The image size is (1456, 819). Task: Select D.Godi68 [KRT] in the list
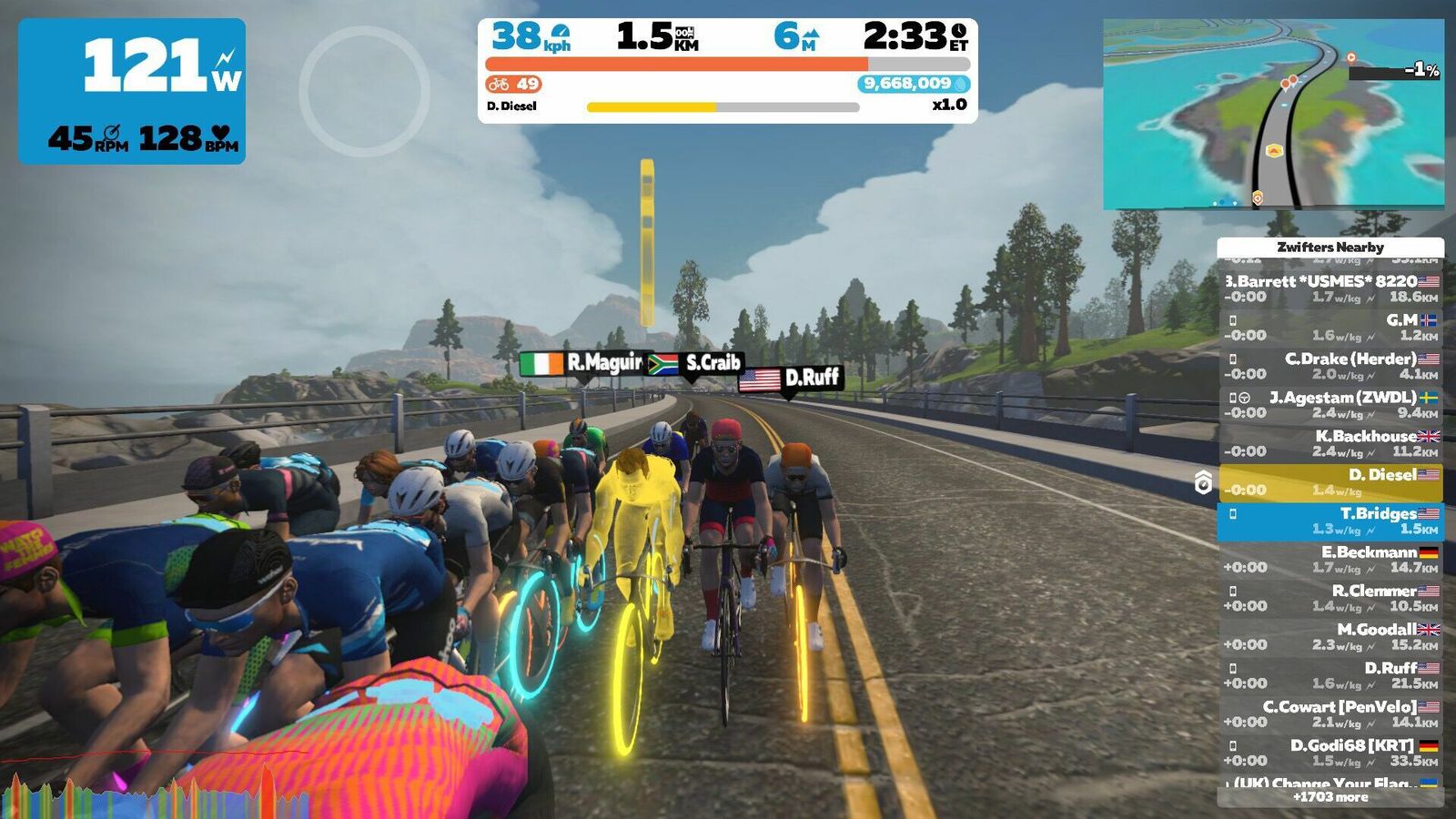point(1330,753)
